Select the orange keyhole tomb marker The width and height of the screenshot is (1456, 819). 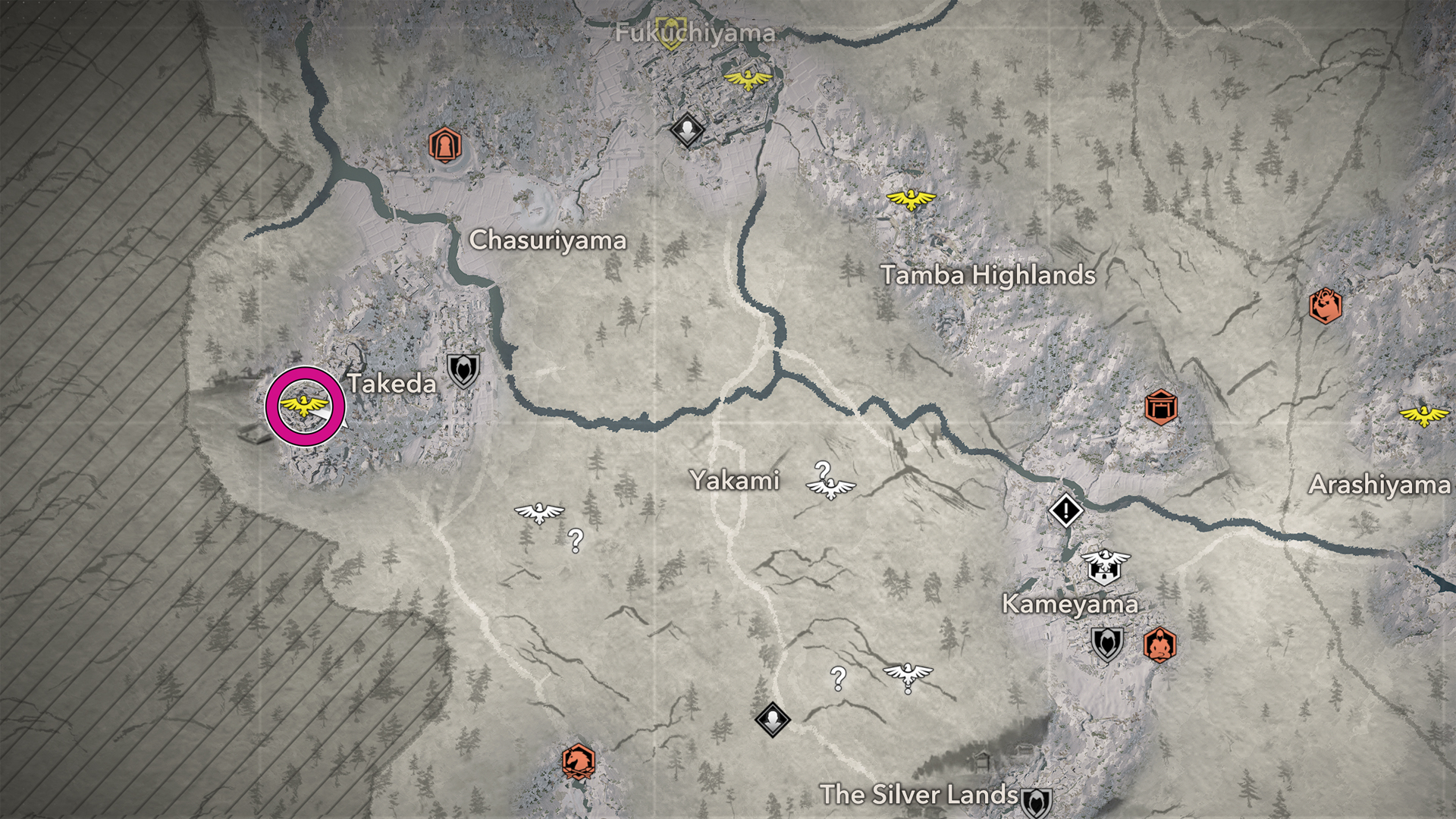[x=444, y=145]
